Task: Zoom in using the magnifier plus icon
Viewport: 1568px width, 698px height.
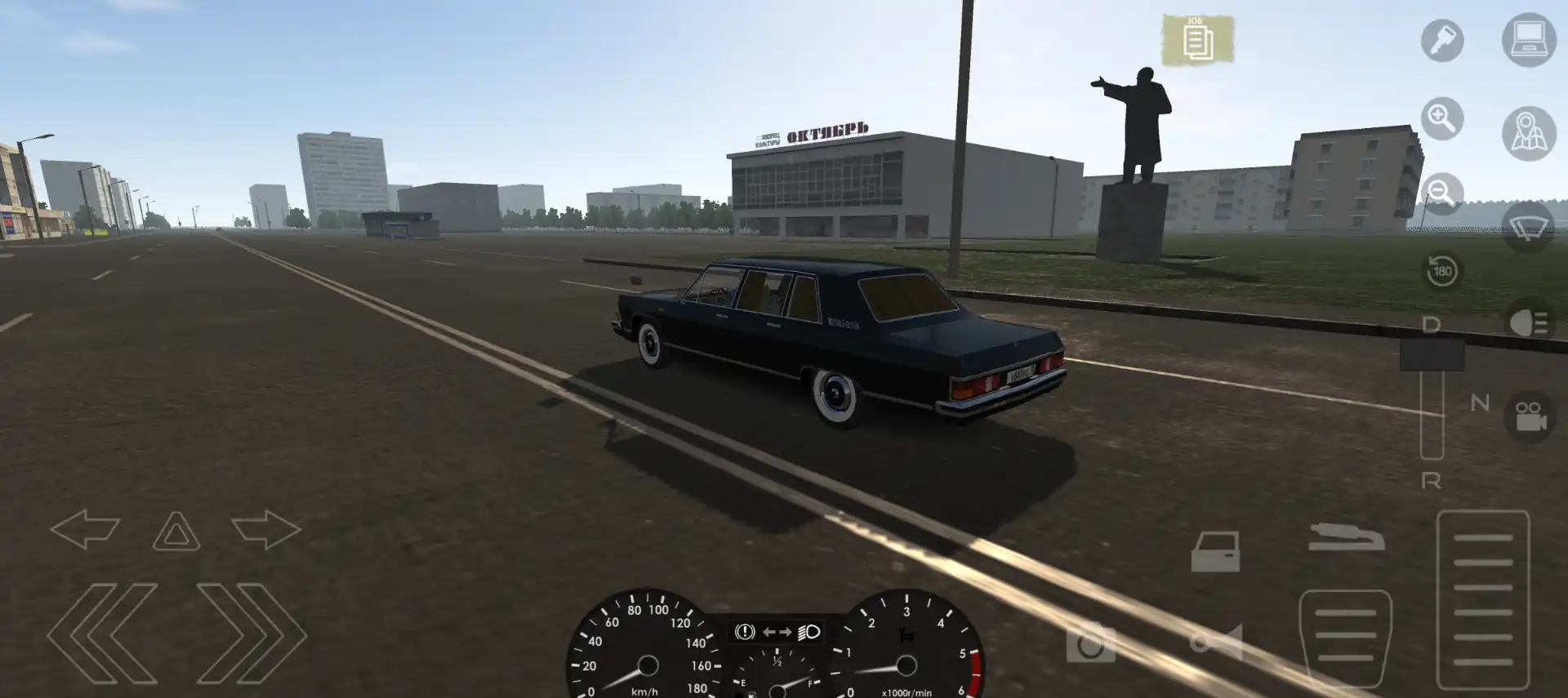Action: (x=1442, y=118)
